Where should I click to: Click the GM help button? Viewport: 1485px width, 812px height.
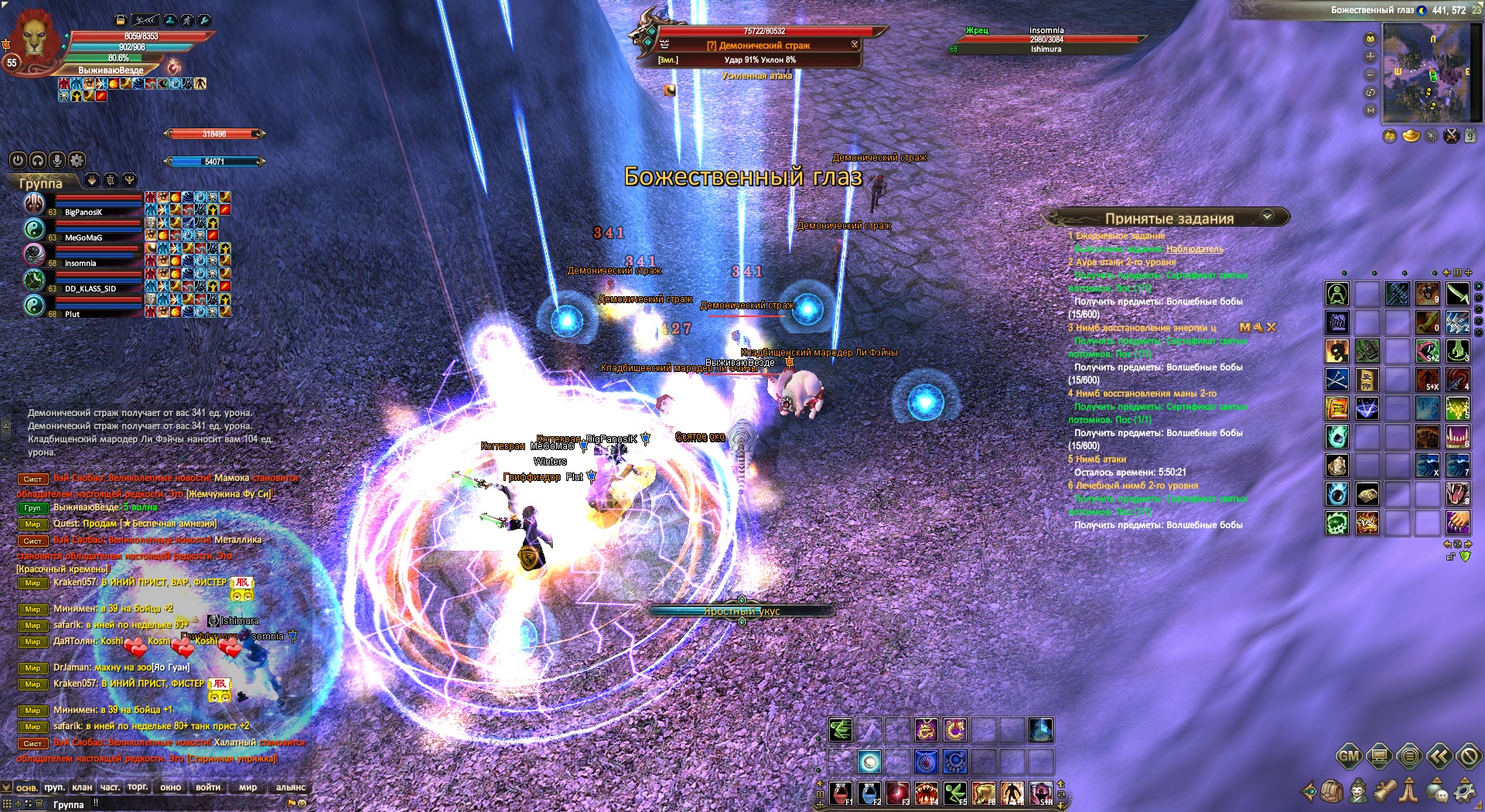(1349, 756)
